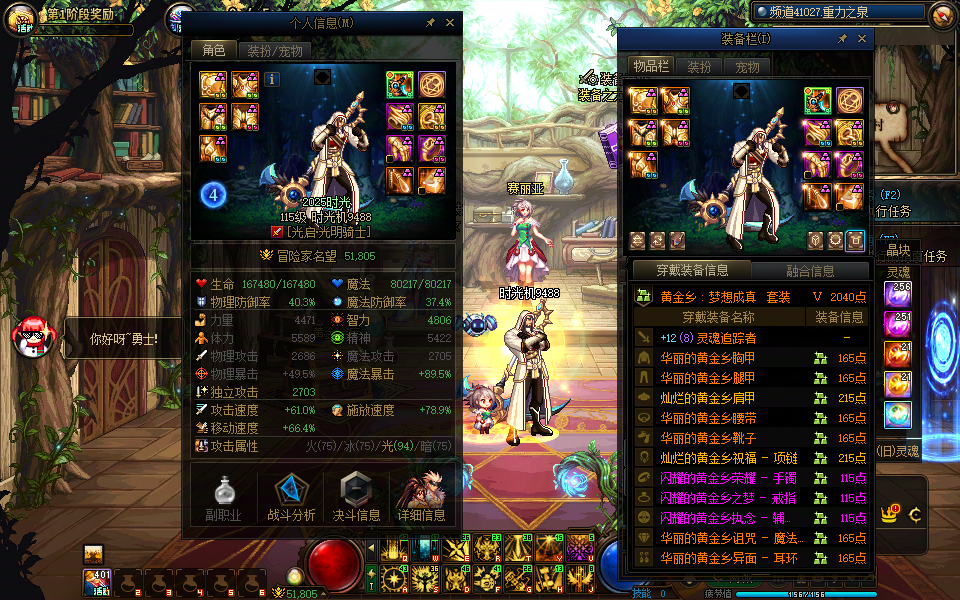Toggle the 光启·光明骑士 red sword checkbox

277,232
